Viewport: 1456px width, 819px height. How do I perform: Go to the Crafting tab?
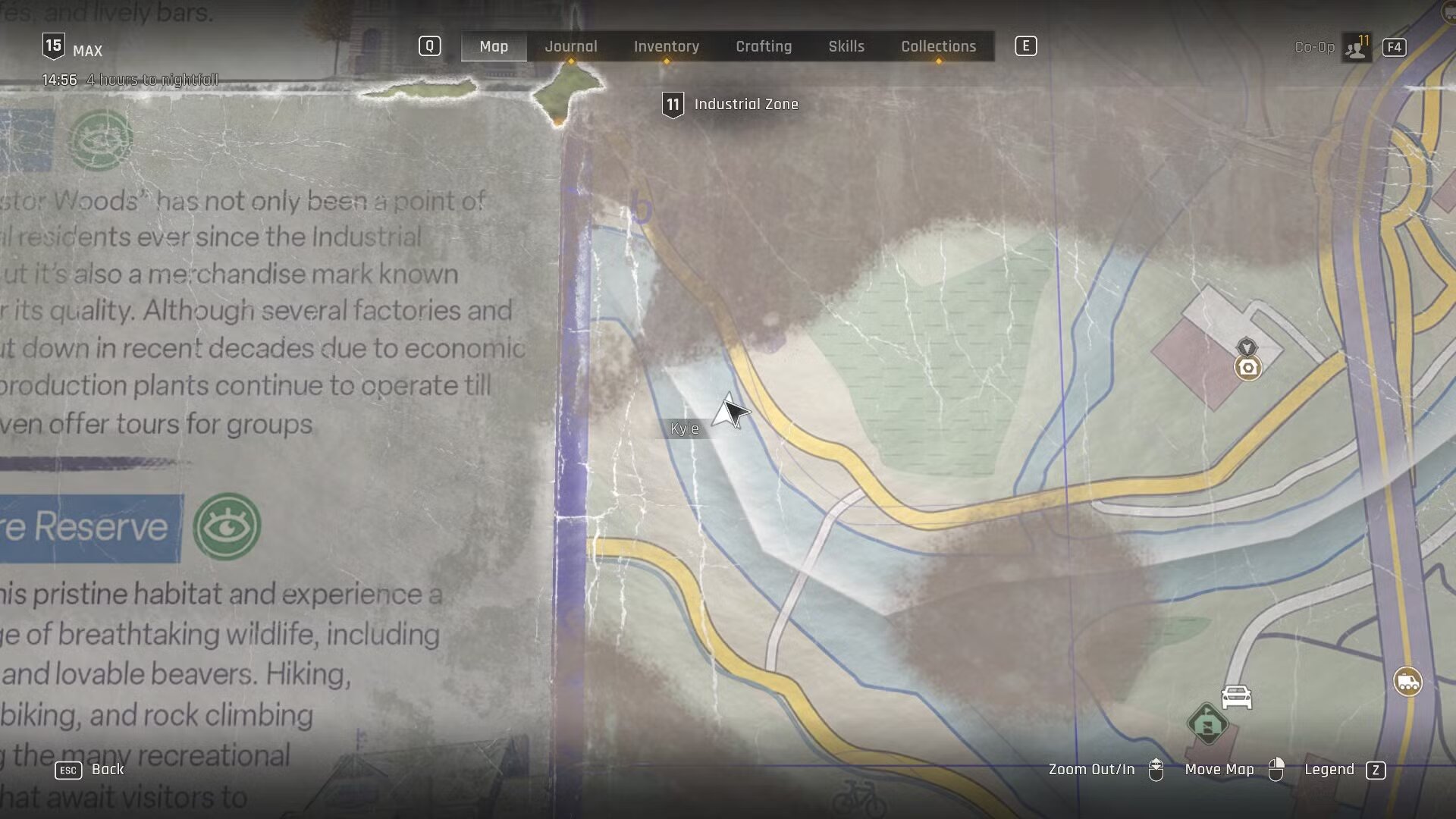tap(764, 46)
